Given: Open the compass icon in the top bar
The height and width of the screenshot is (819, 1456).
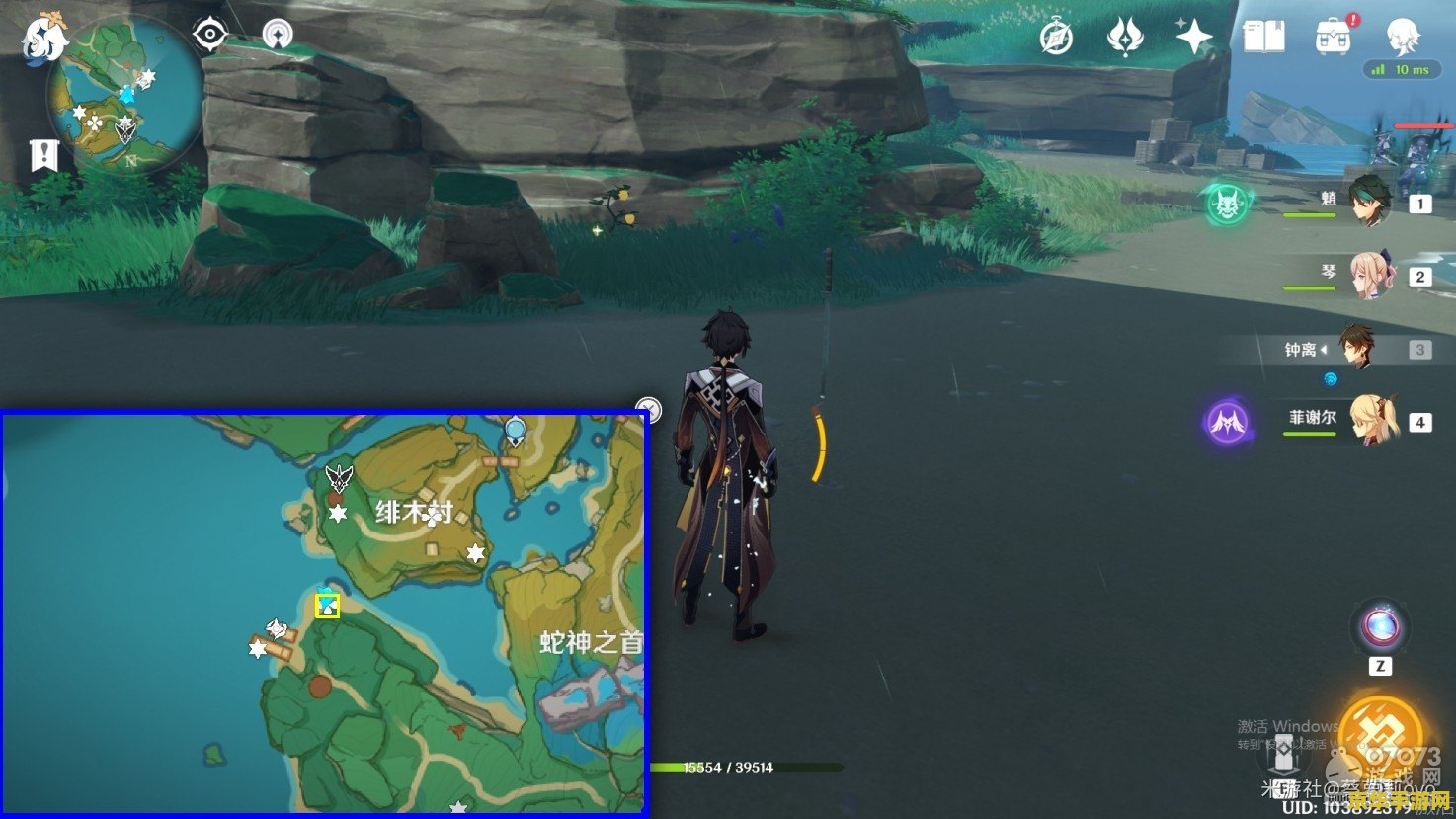Looking at the screenshot, I should click(x=1056, y=38).
